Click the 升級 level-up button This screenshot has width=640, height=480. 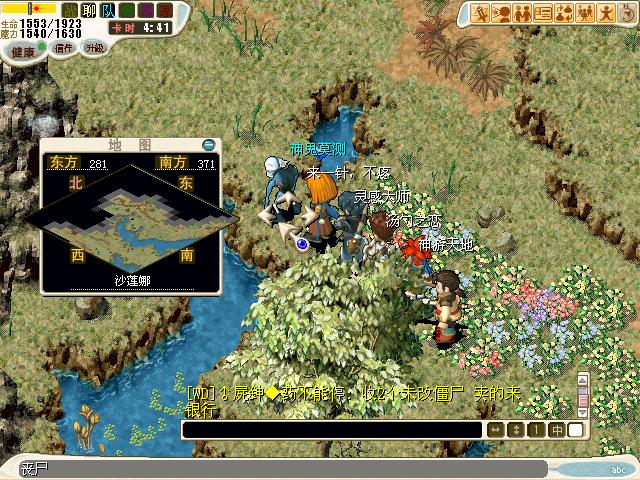tap(94, 47)
